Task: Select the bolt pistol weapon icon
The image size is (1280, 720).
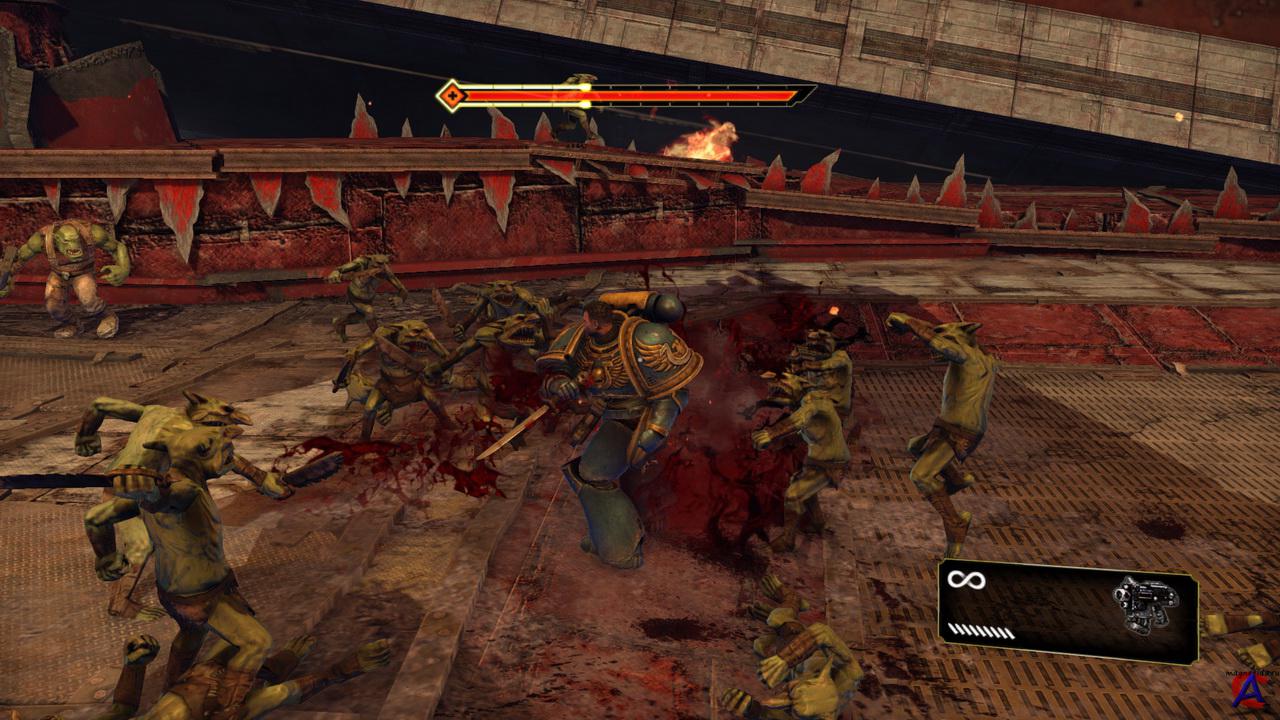Action: (x=1143, y=604)
